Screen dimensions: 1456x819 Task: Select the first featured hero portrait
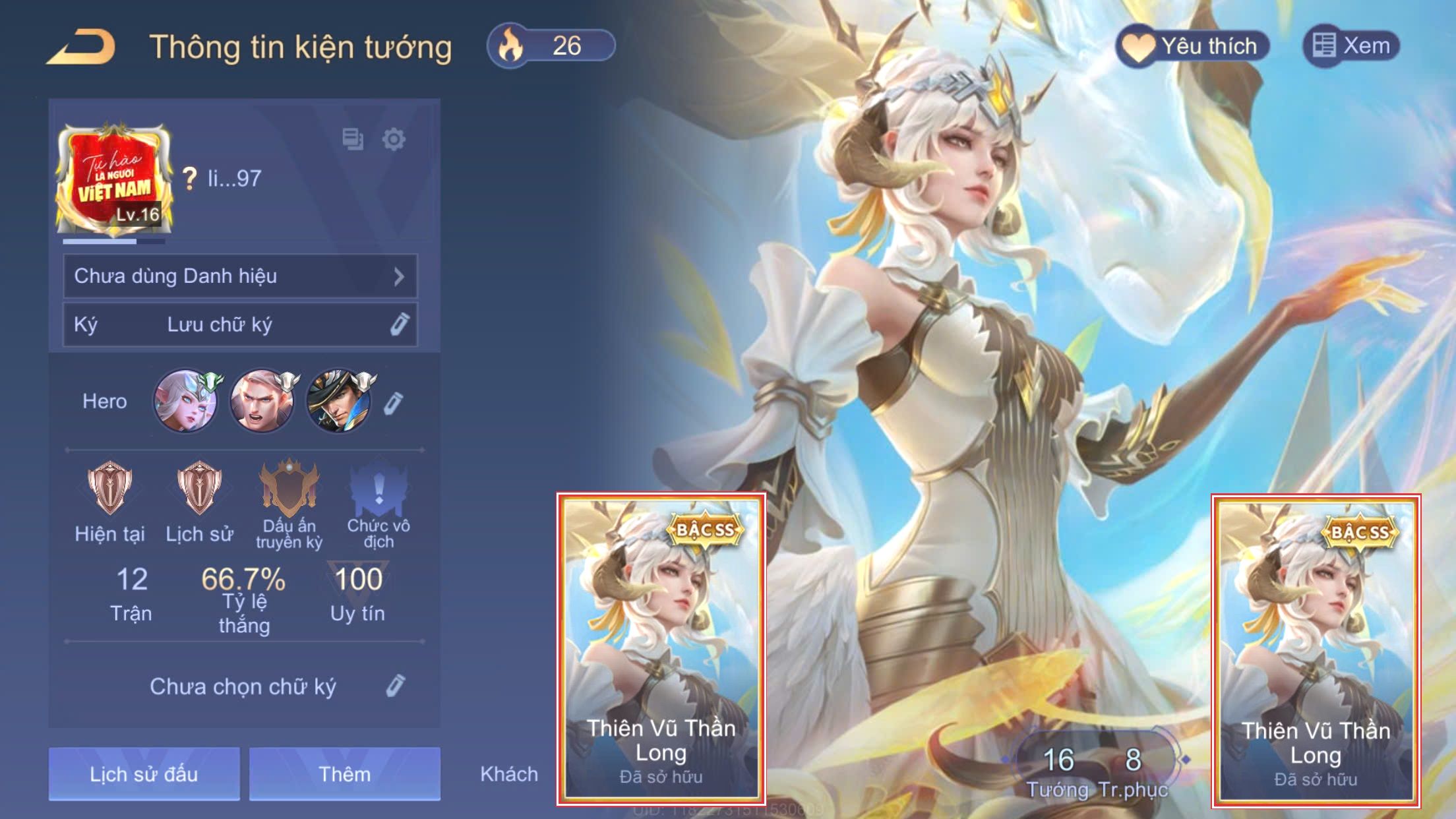coord(186,401)
